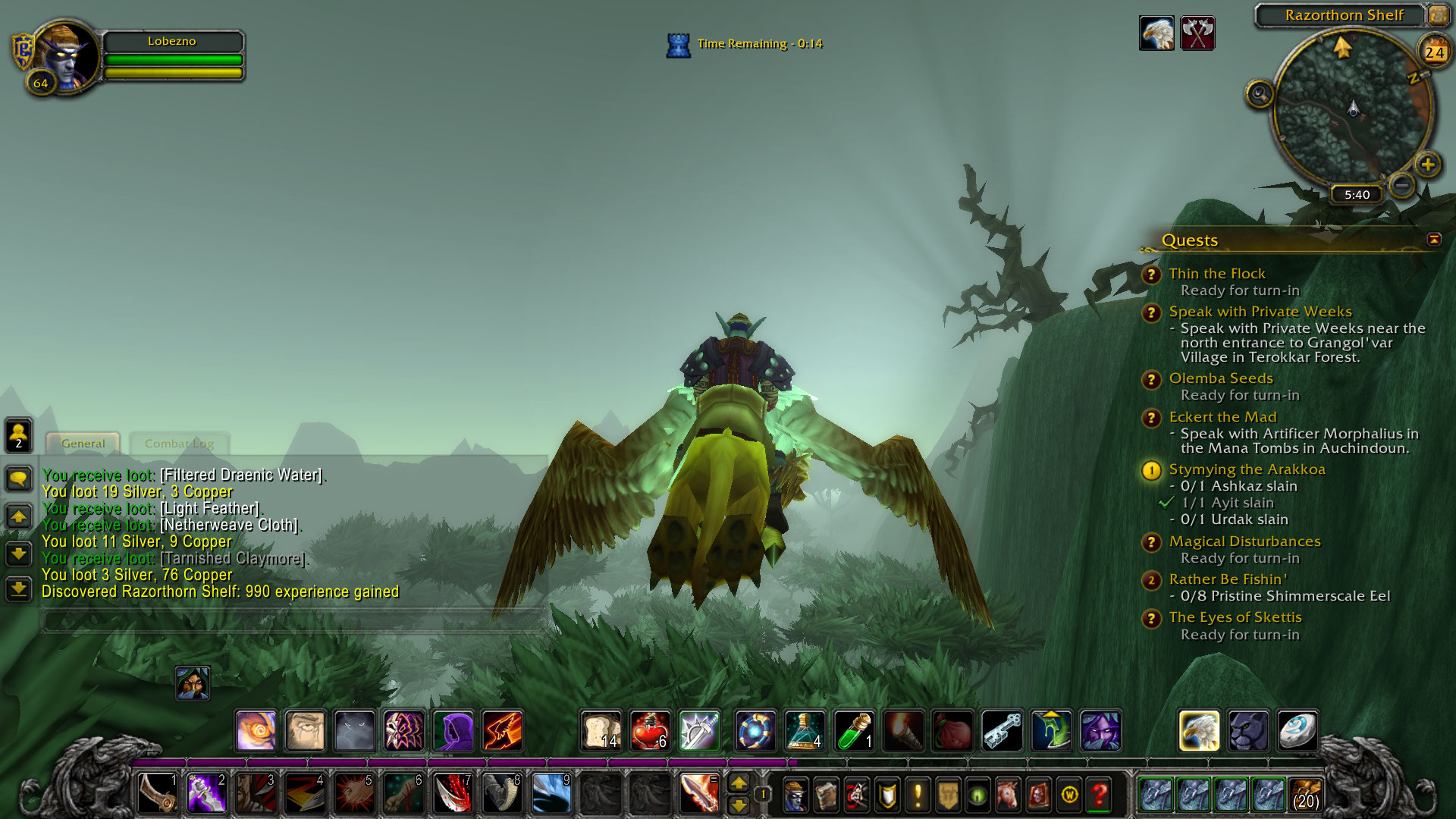The image size is (1456, 819).
Task: Switch to the General chat tab
Action: (x=83, y=444)
